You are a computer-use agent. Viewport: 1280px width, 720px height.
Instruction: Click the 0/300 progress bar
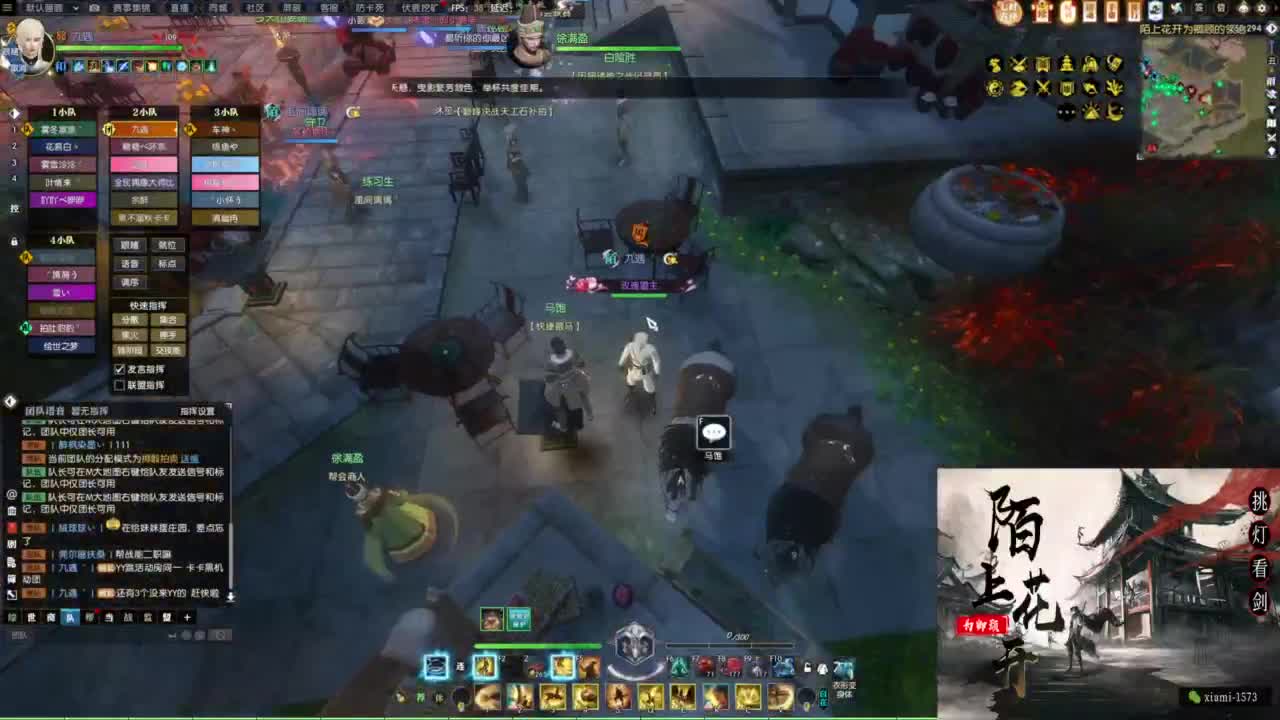click(729, 644)
